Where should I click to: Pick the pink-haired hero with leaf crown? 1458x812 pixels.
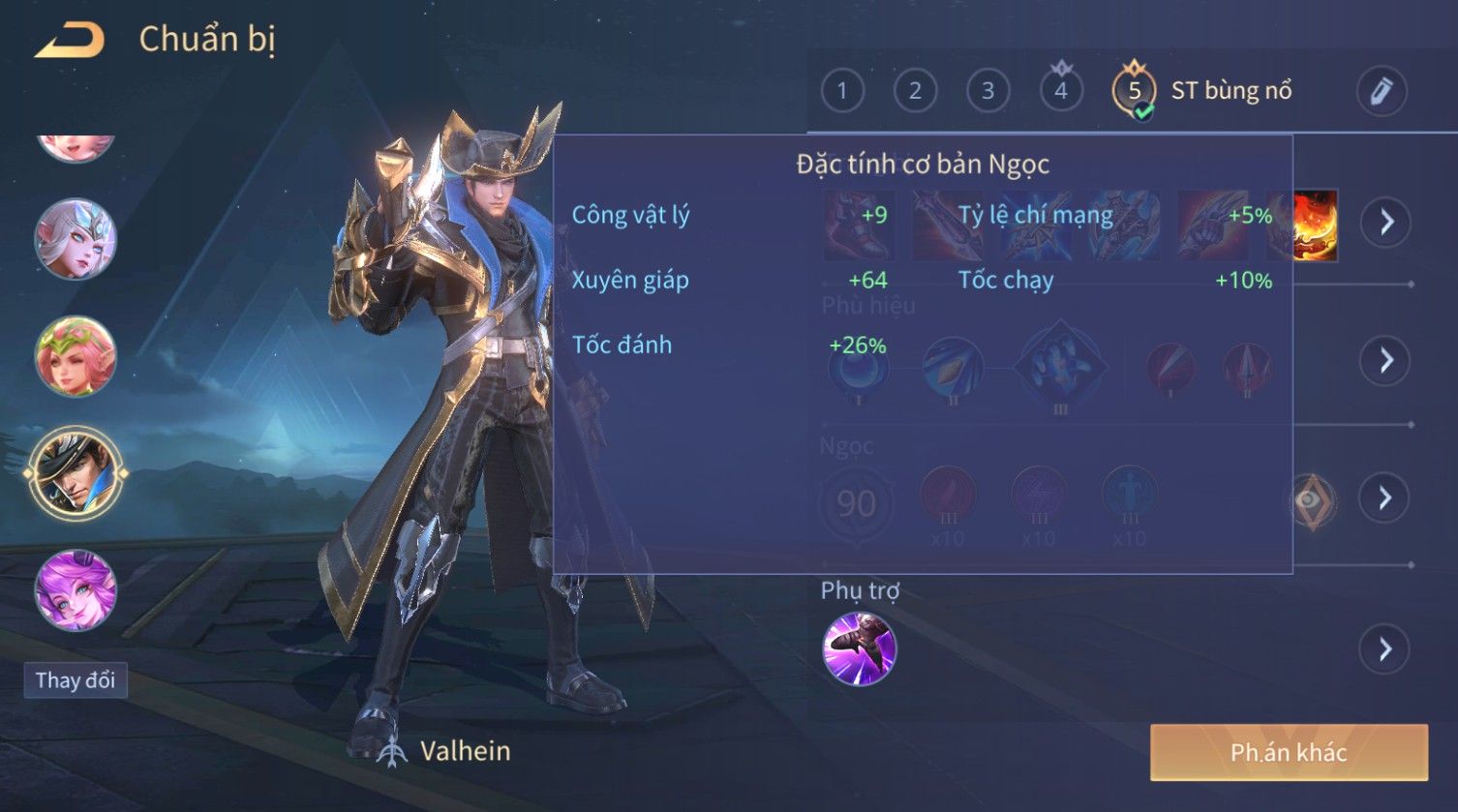[x=76, y=356]
